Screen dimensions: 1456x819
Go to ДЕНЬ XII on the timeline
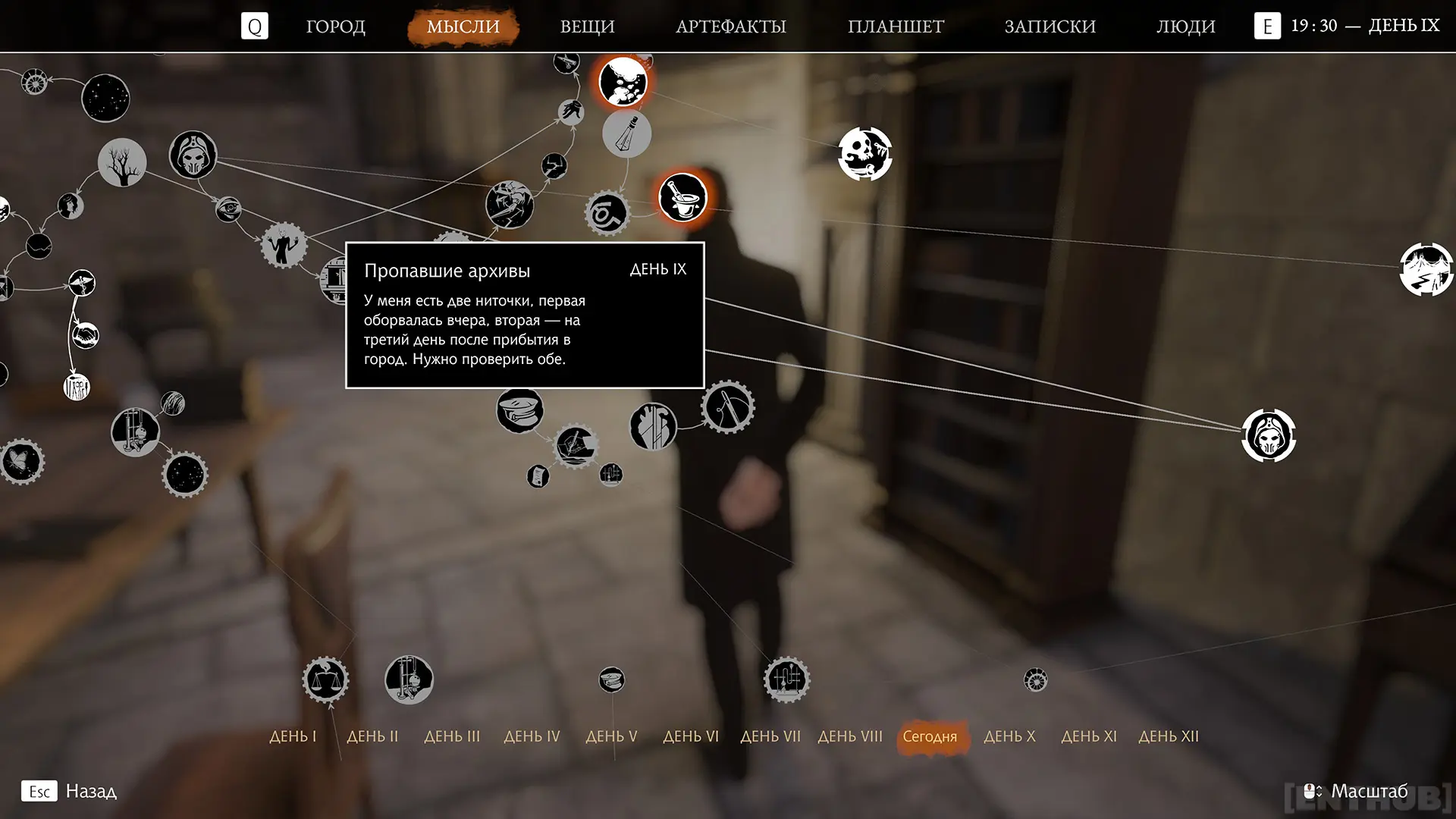pyautogui.click(x=1169, y=736)
